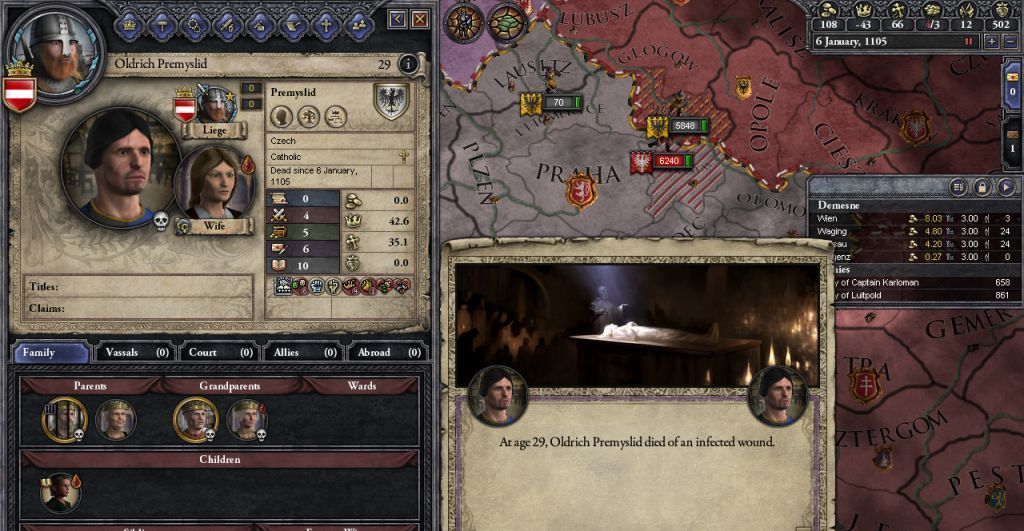Select the Abroad tab
1024x531 pixels.
(384, 352)
